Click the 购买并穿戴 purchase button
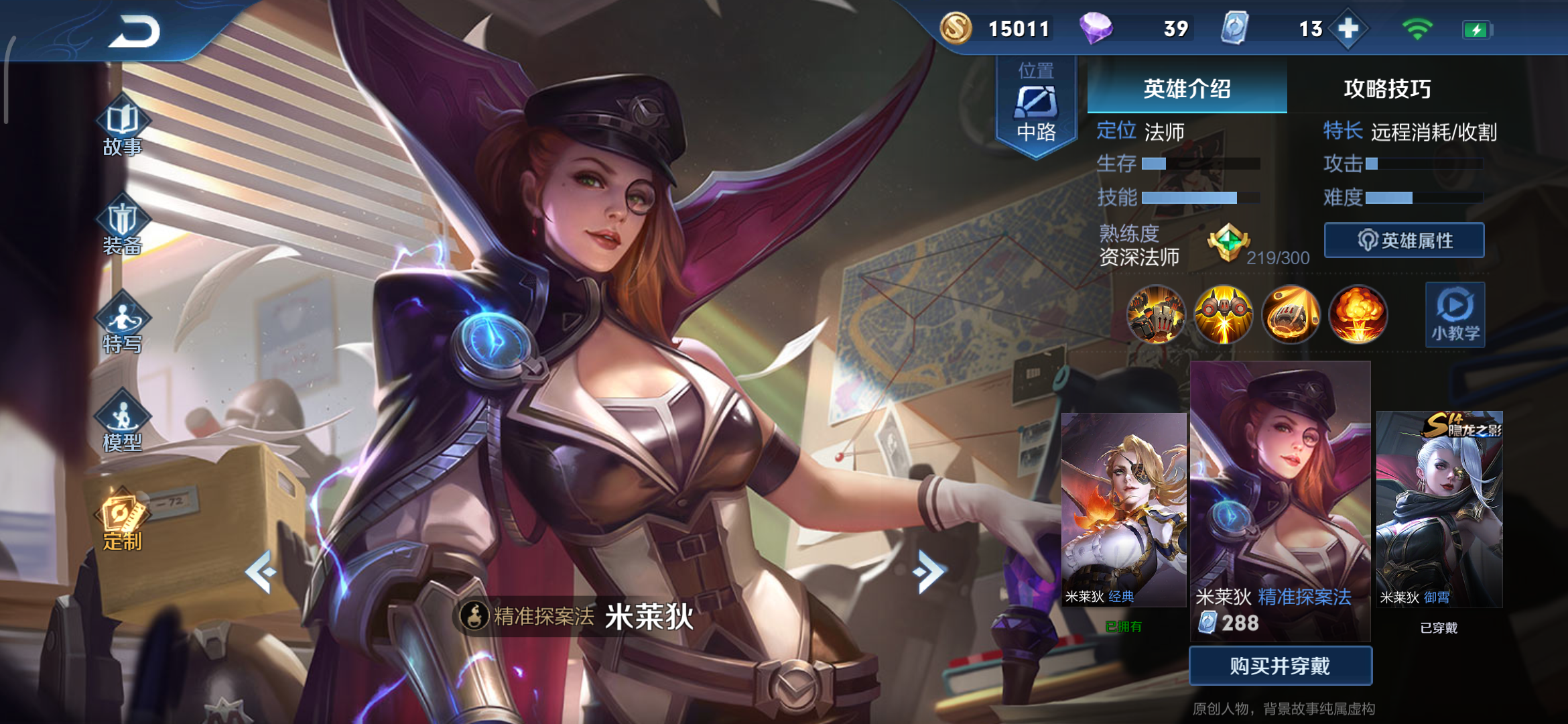The width and height of the screenshot is (1568, 724). pyautogui.click(x=1280, y=666)
